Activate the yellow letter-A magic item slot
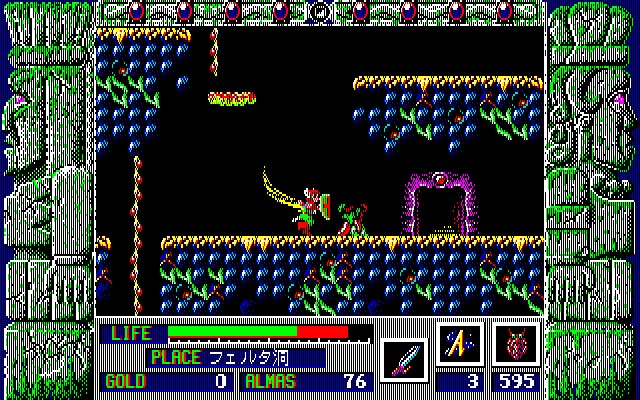 point(460,344)
